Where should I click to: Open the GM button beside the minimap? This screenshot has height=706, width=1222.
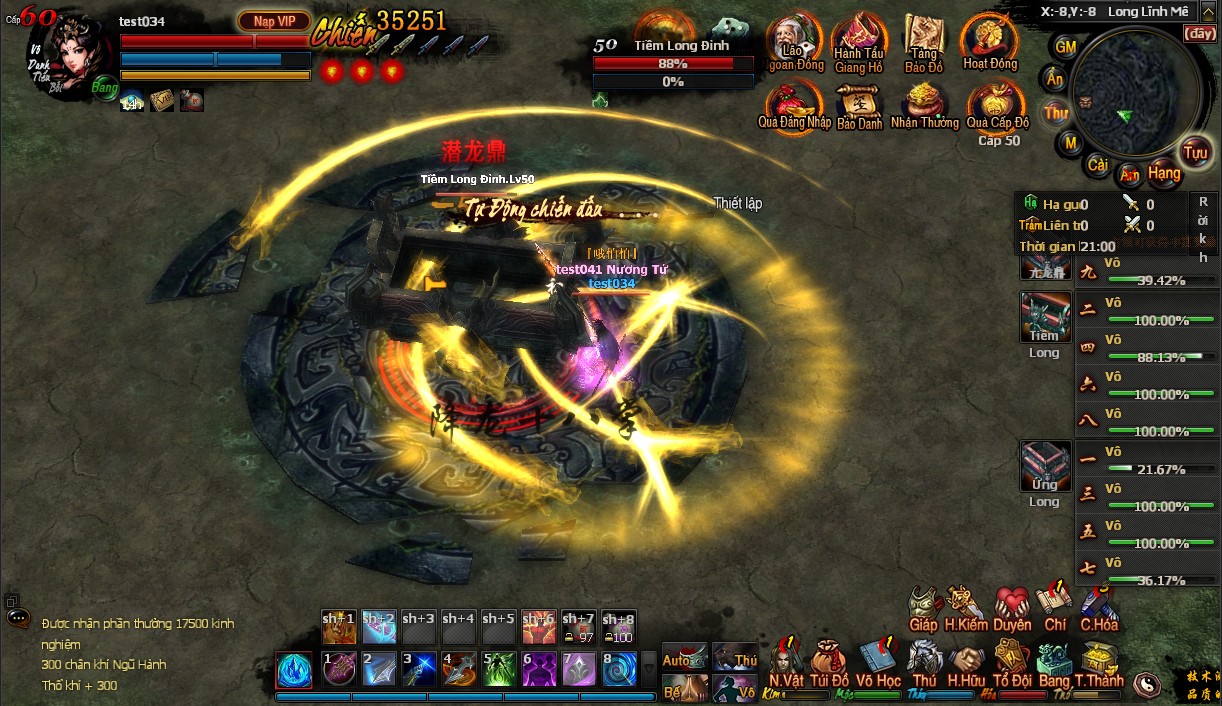pyautogui.click(x=1066, y=47)
